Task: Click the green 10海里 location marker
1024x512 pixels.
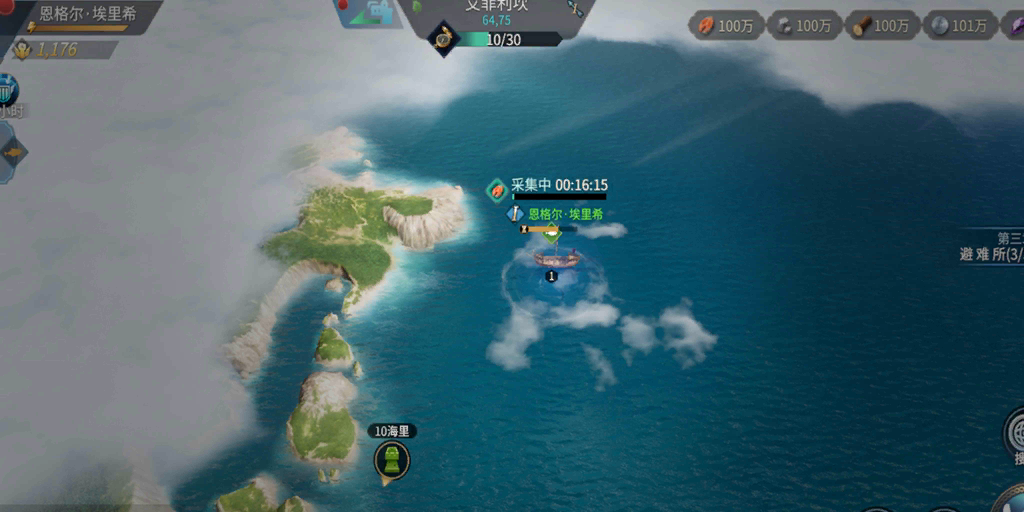Action: (392, 460)
